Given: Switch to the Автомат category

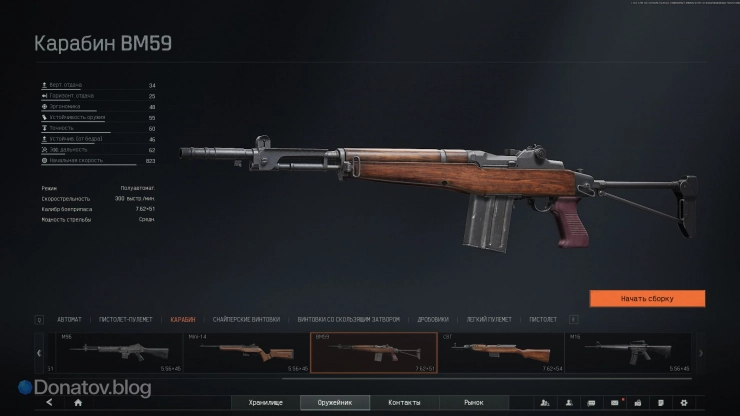Looking at the screenshot, I should (70, 320).
